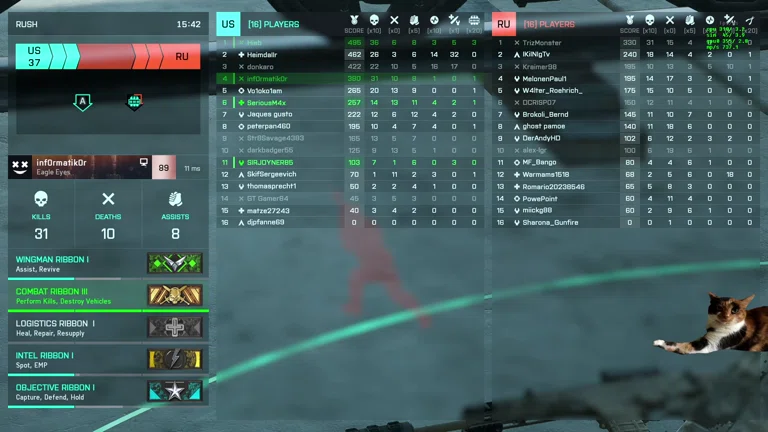
Task: Select the objective A marker icon
Action: coord(82,102)
